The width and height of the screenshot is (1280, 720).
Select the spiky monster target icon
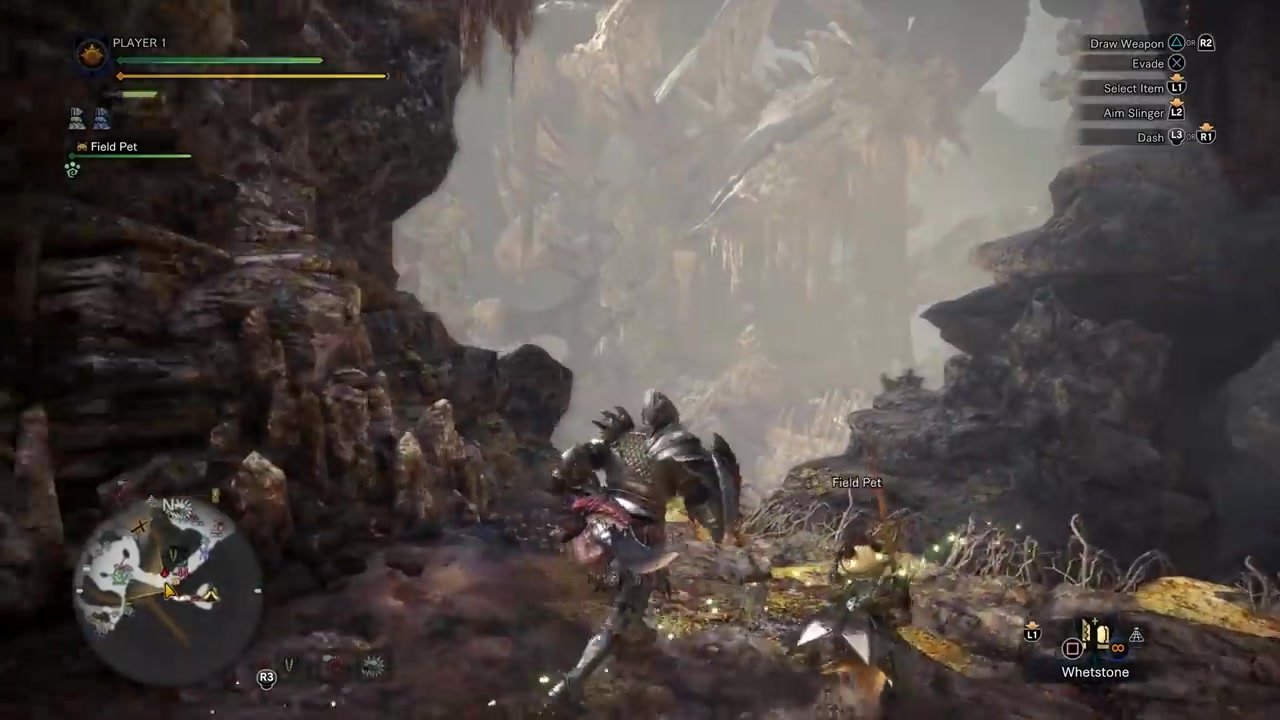pyautogui.click(x=373, y=666)
